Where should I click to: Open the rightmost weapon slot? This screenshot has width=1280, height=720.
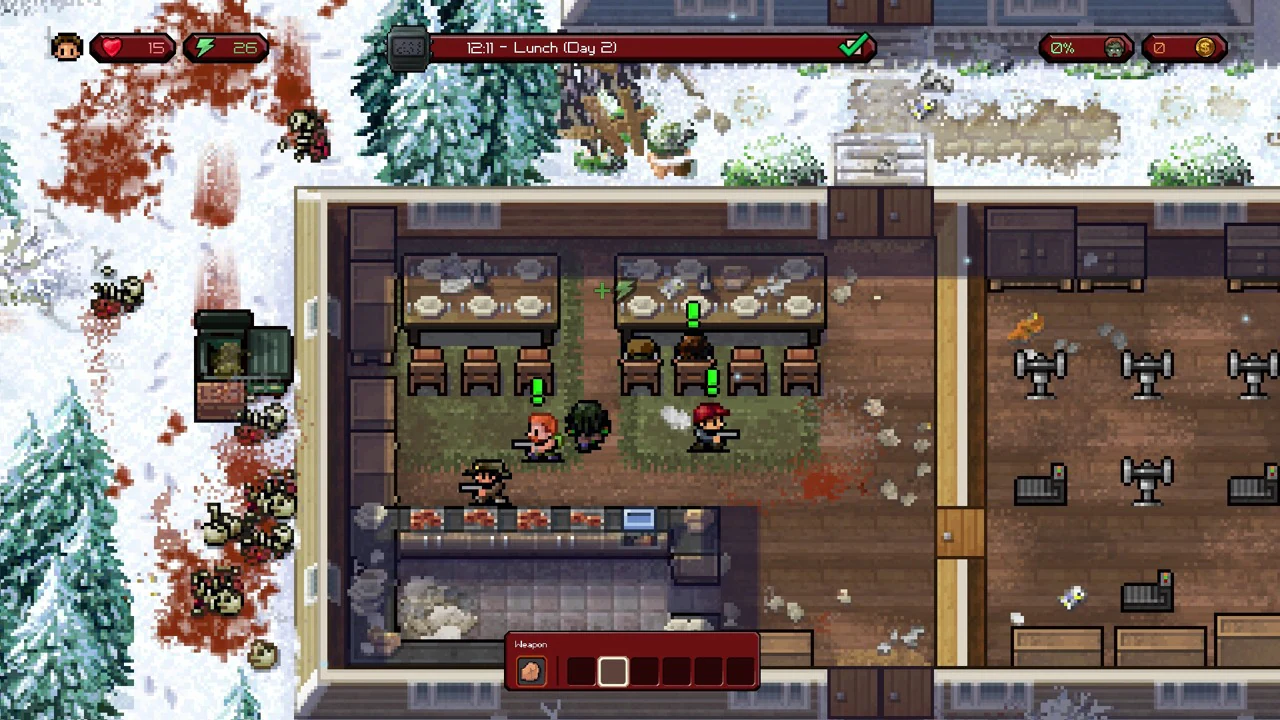point(741,671)
